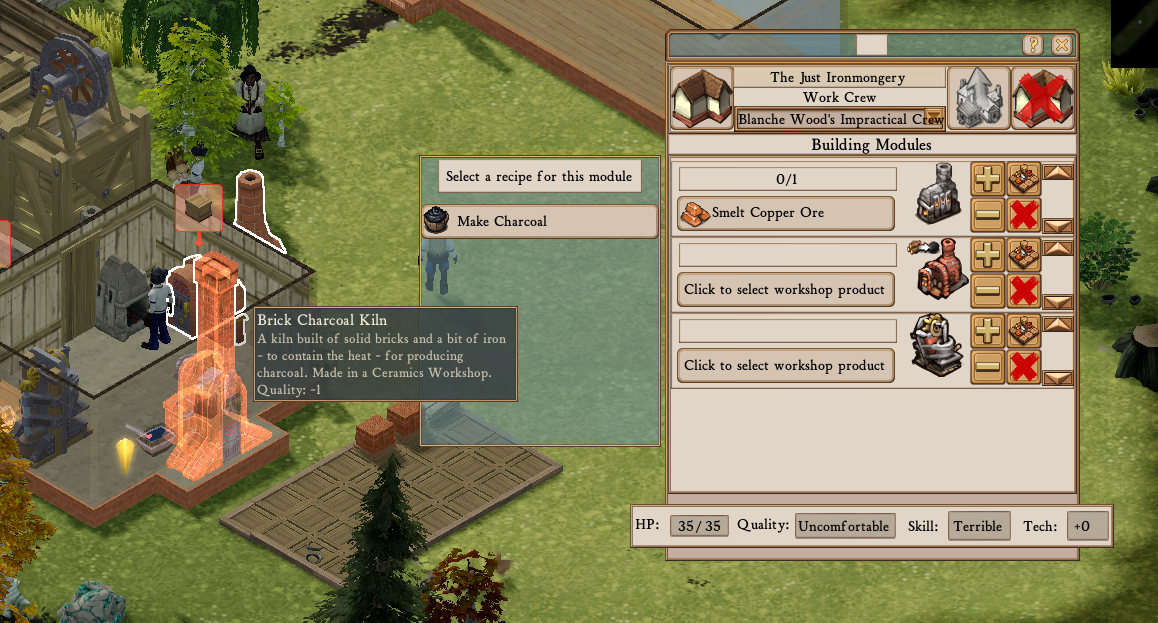Open the question mark help button

(x=1033, y=45)
